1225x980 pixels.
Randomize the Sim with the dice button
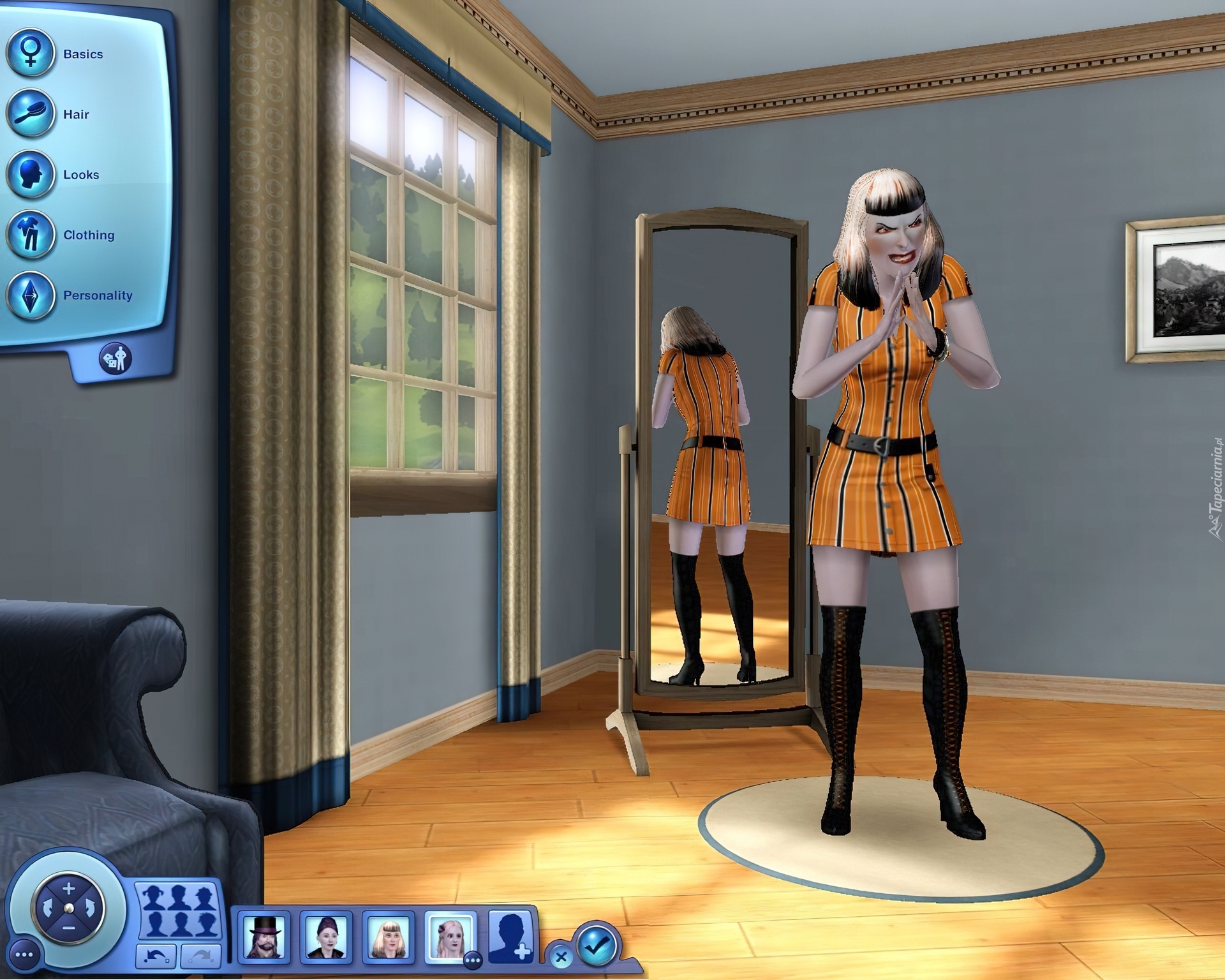[x=115, y=359]
